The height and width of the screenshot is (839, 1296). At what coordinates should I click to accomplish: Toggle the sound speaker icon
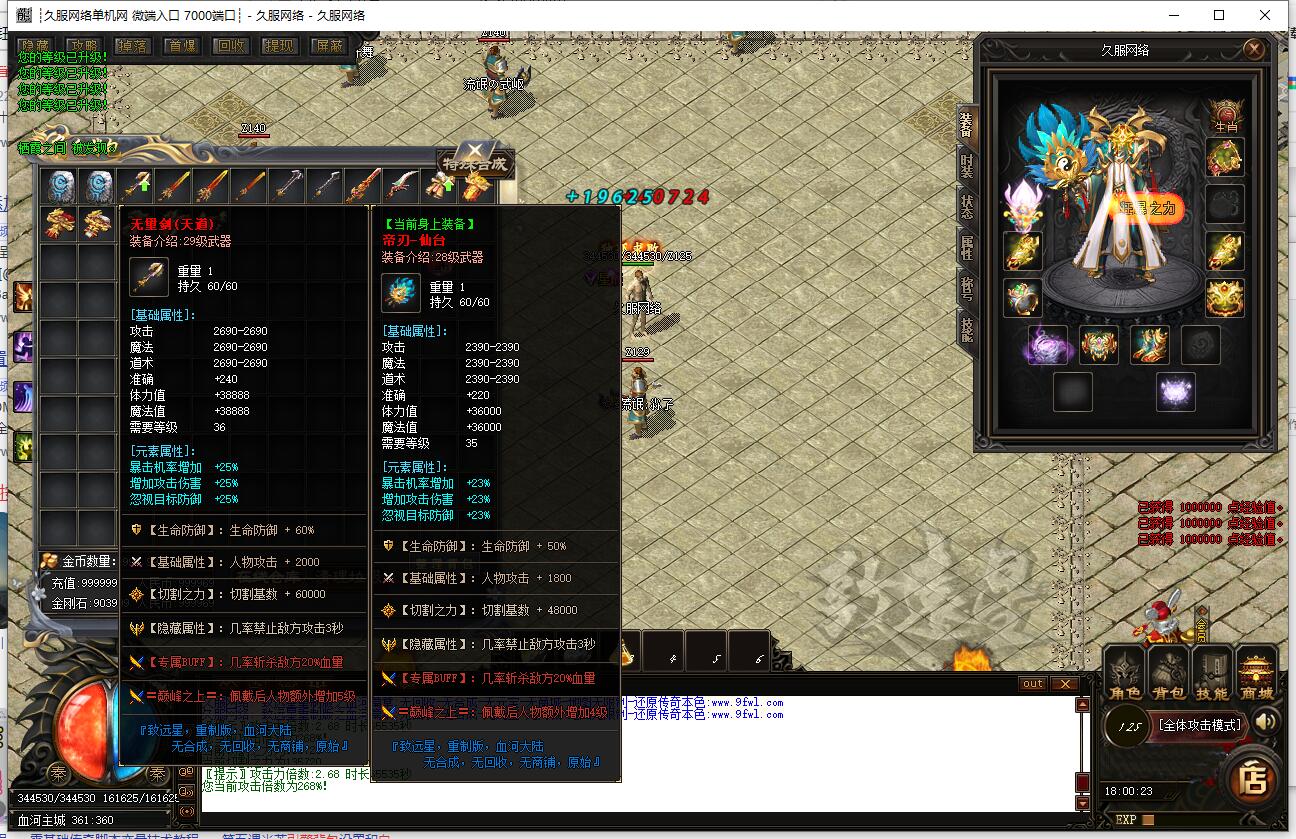coord(1267,721)
